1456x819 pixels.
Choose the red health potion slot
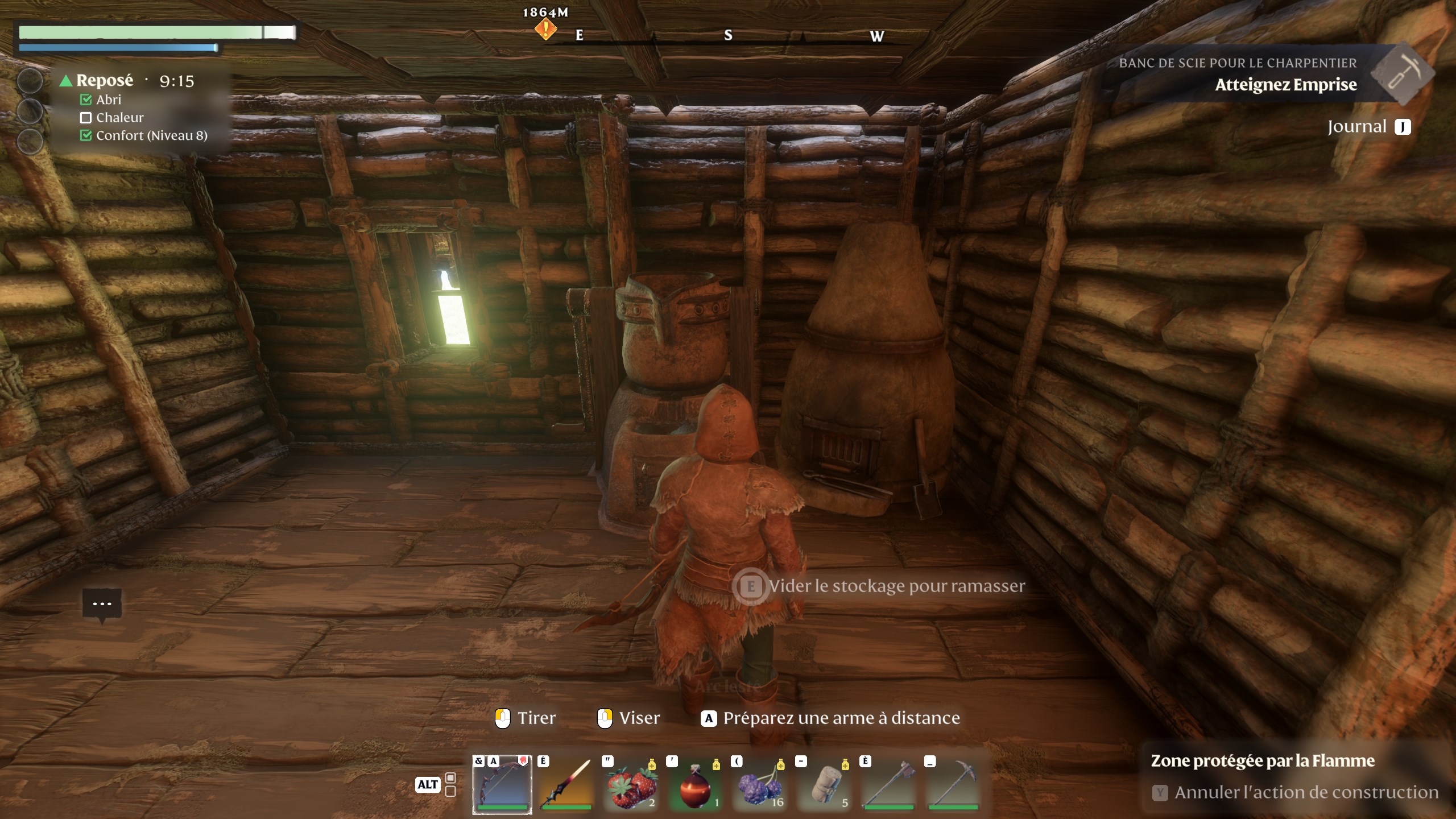(696, 784)
